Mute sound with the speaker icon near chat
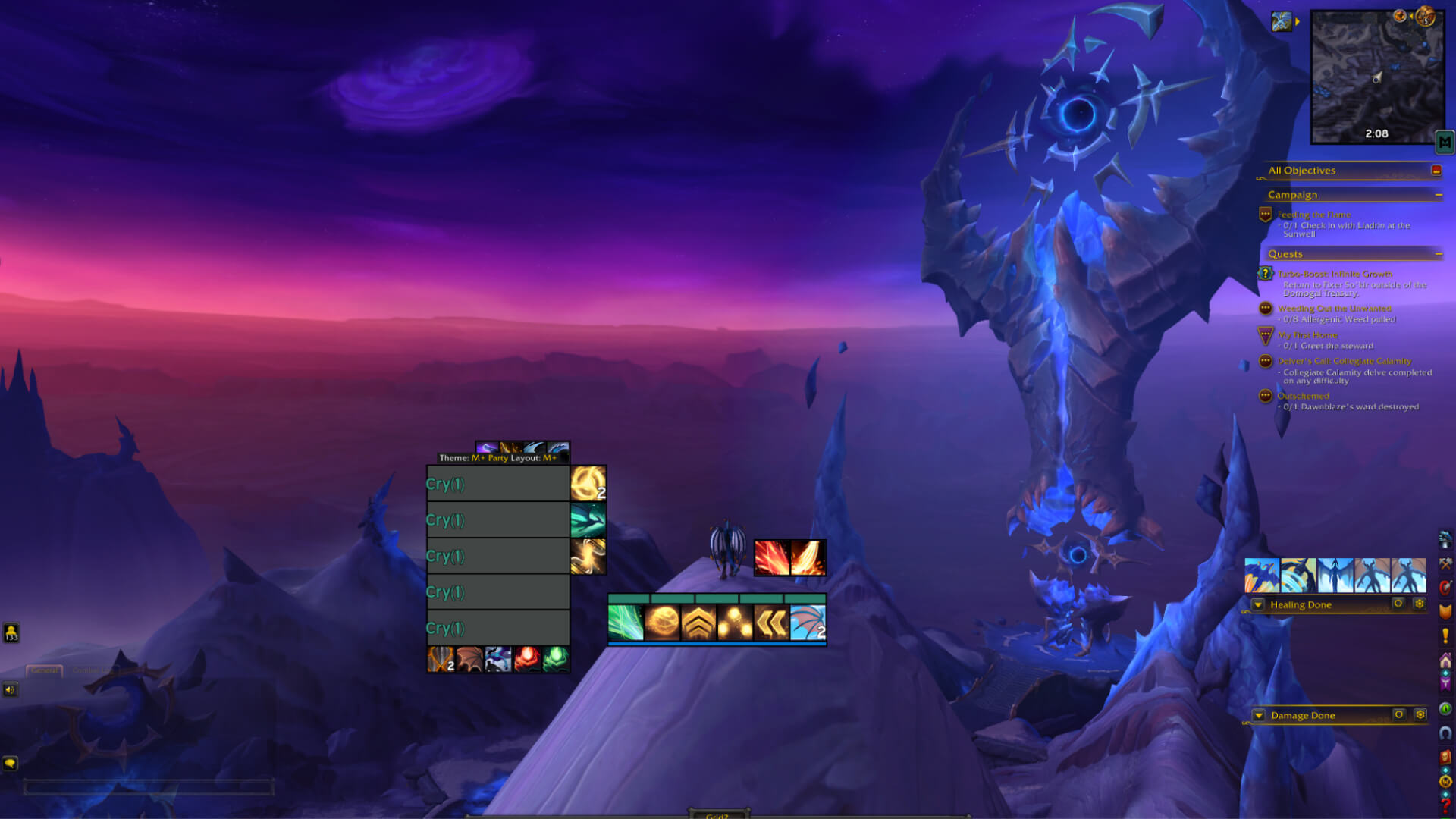1456x819 pixels. point(10,691)
